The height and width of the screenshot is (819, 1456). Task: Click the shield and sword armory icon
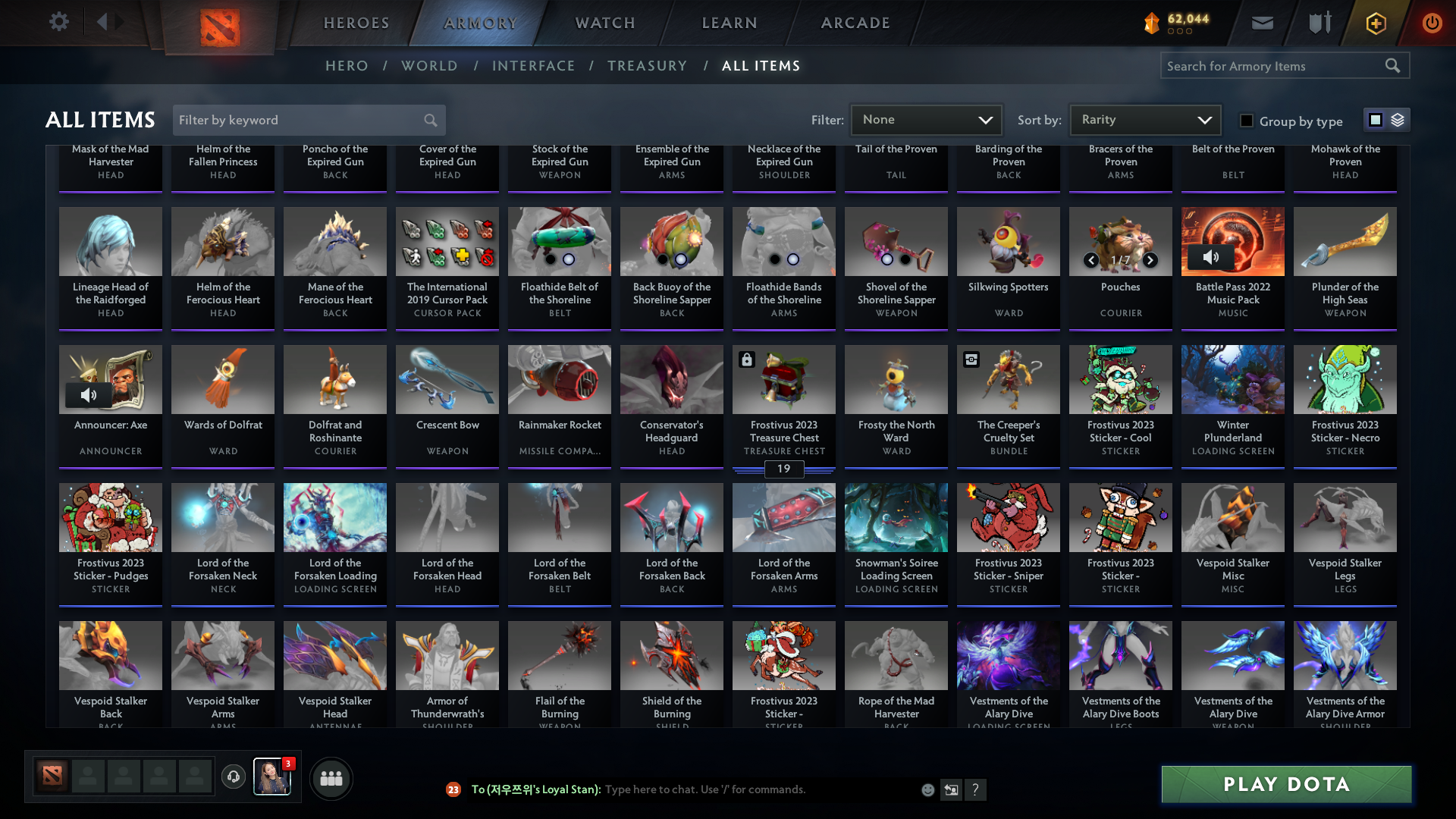tap(1318, 23)
